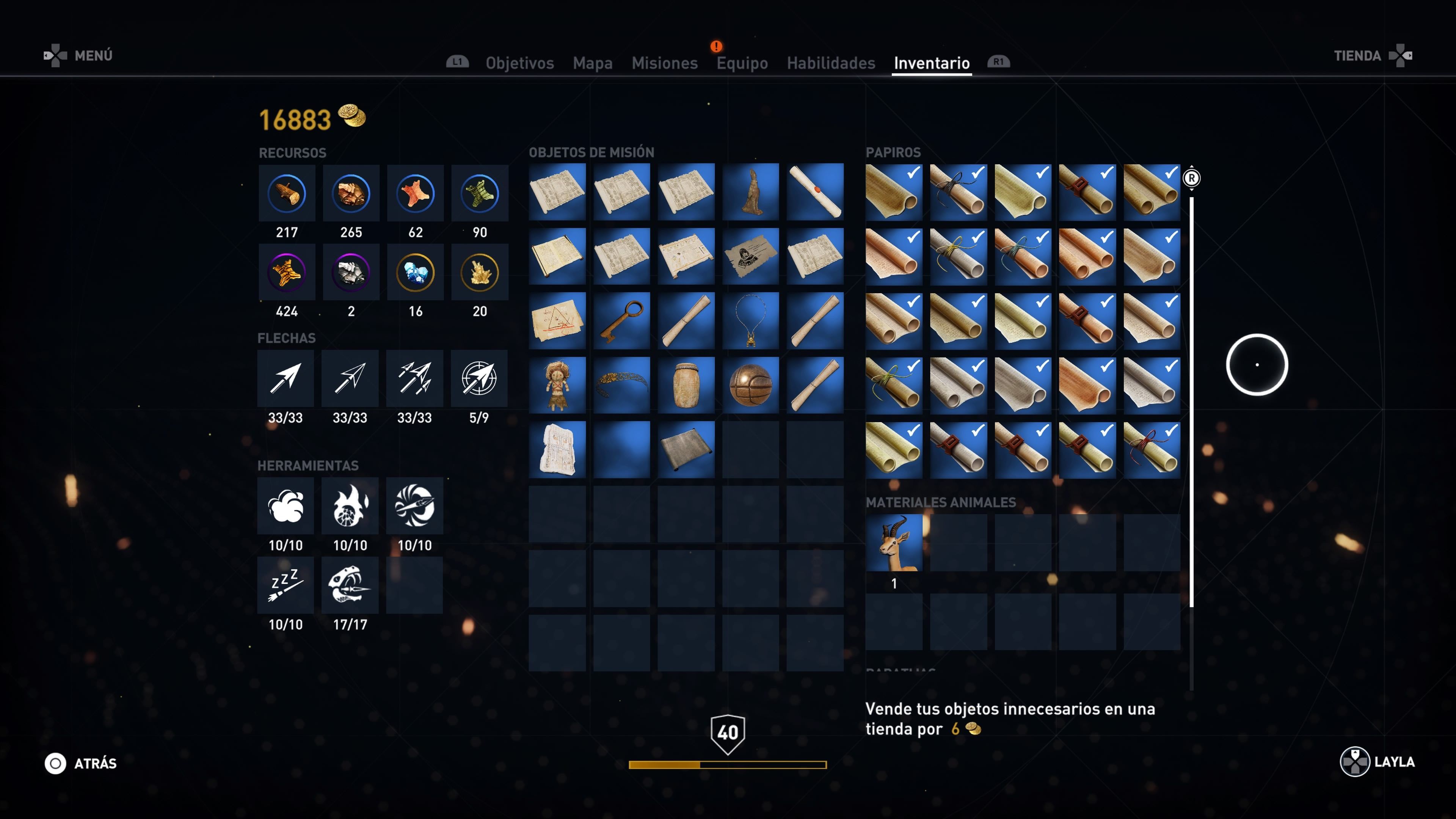Select the firebomb tool
The width and height of the screenshot is (1456, 819).
coord(350,506)
